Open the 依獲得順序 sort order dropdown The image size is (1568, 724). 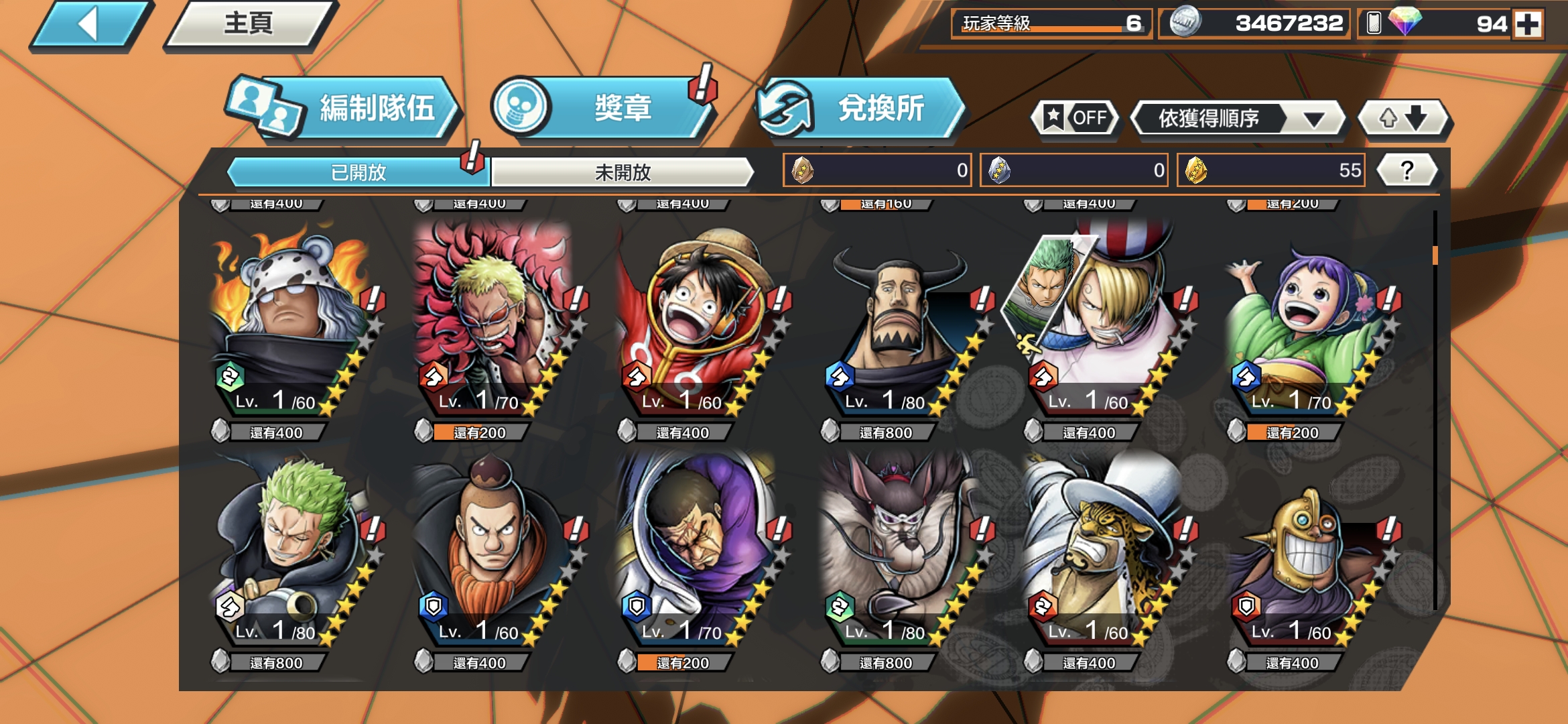(1238, 119)
